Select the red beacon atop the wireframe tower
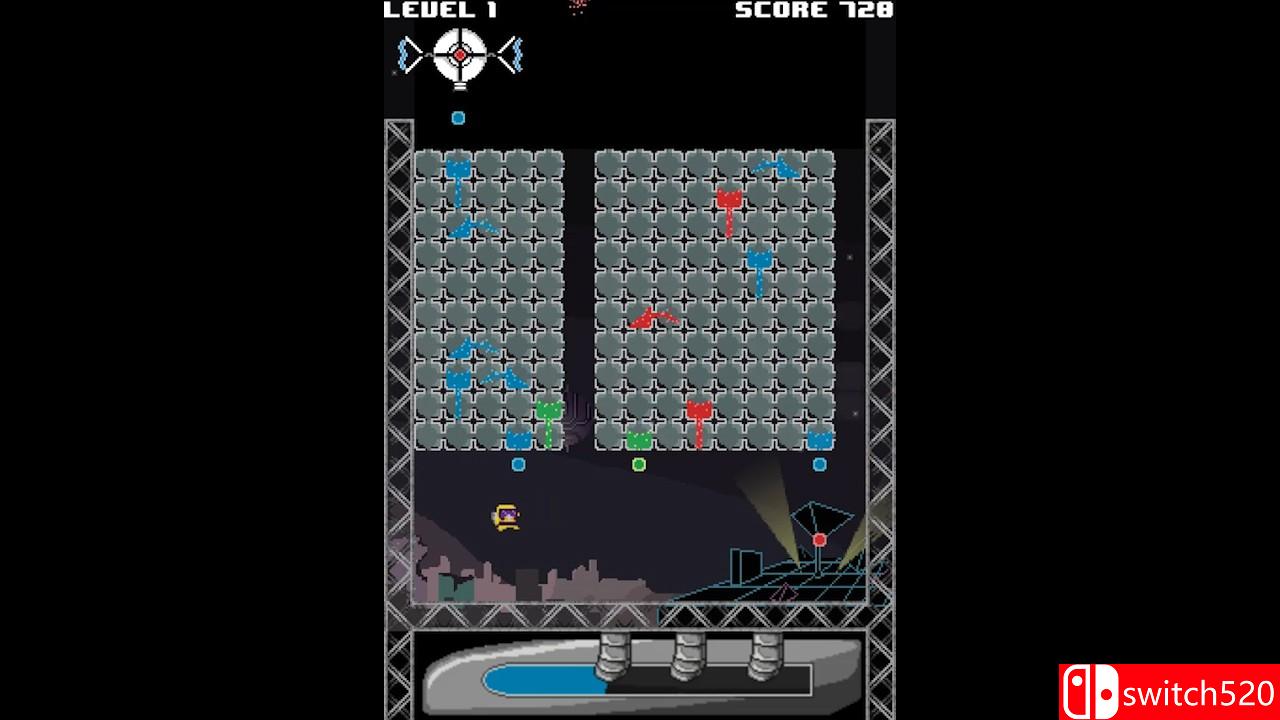The width and height of the screenshot is (1280, 720). click(x=819, y=537)
